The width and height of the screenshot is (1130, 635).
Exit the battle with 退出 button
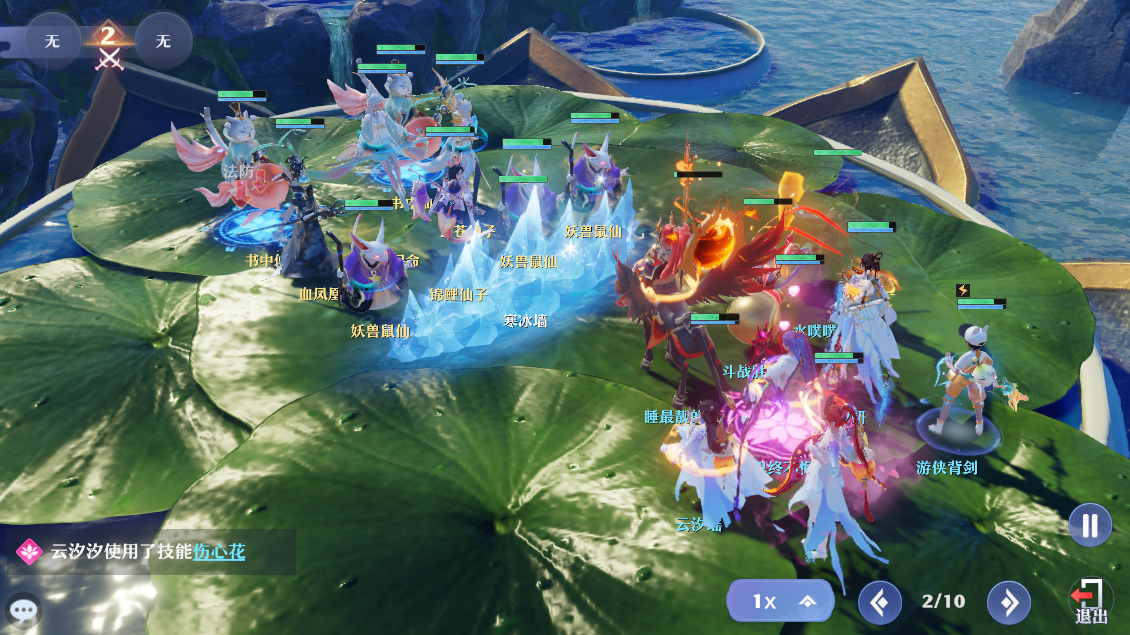point(1090,602)
